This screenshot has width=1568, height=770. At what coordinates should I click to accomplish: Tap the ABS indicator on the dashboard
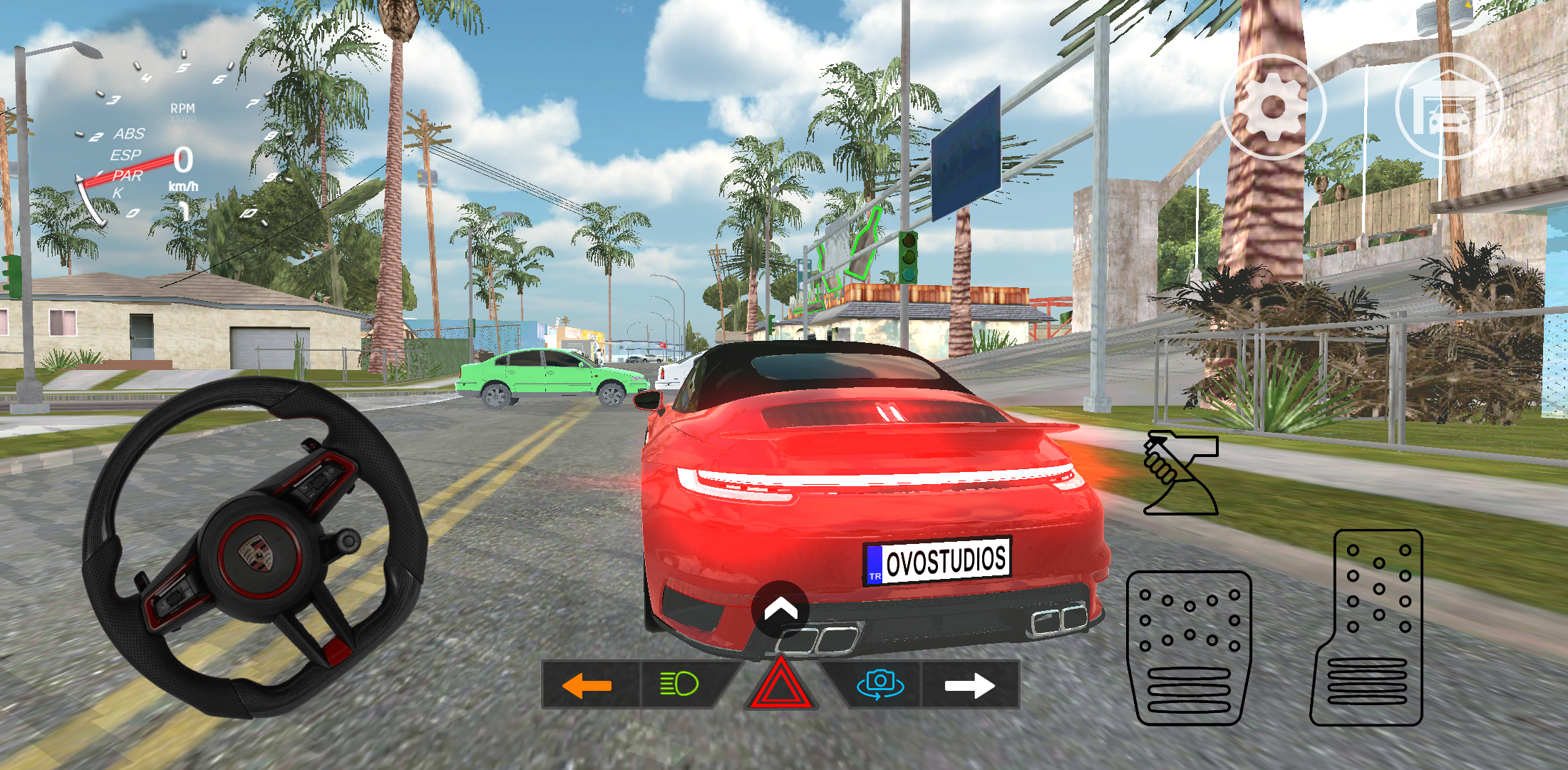(129, 134)
